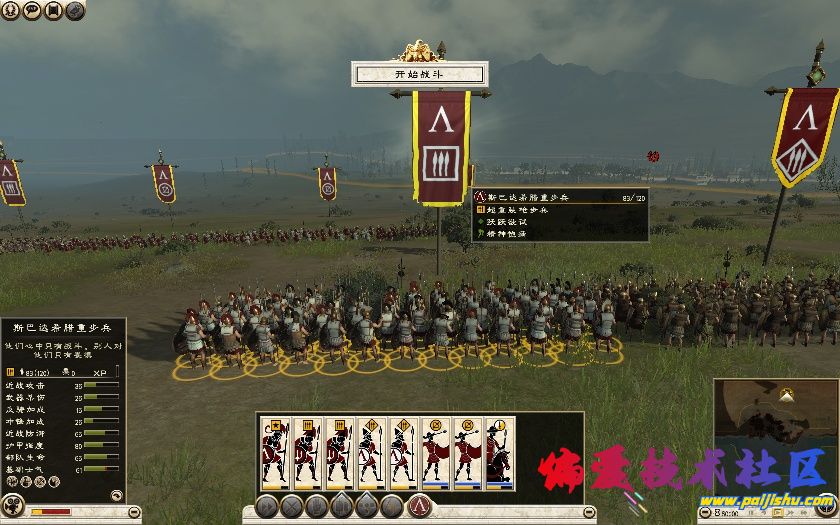The width and height of the screenshot is (840, 525).
Task: Activate the red Lambda formation ability button
Action: (x=420, y=506)
